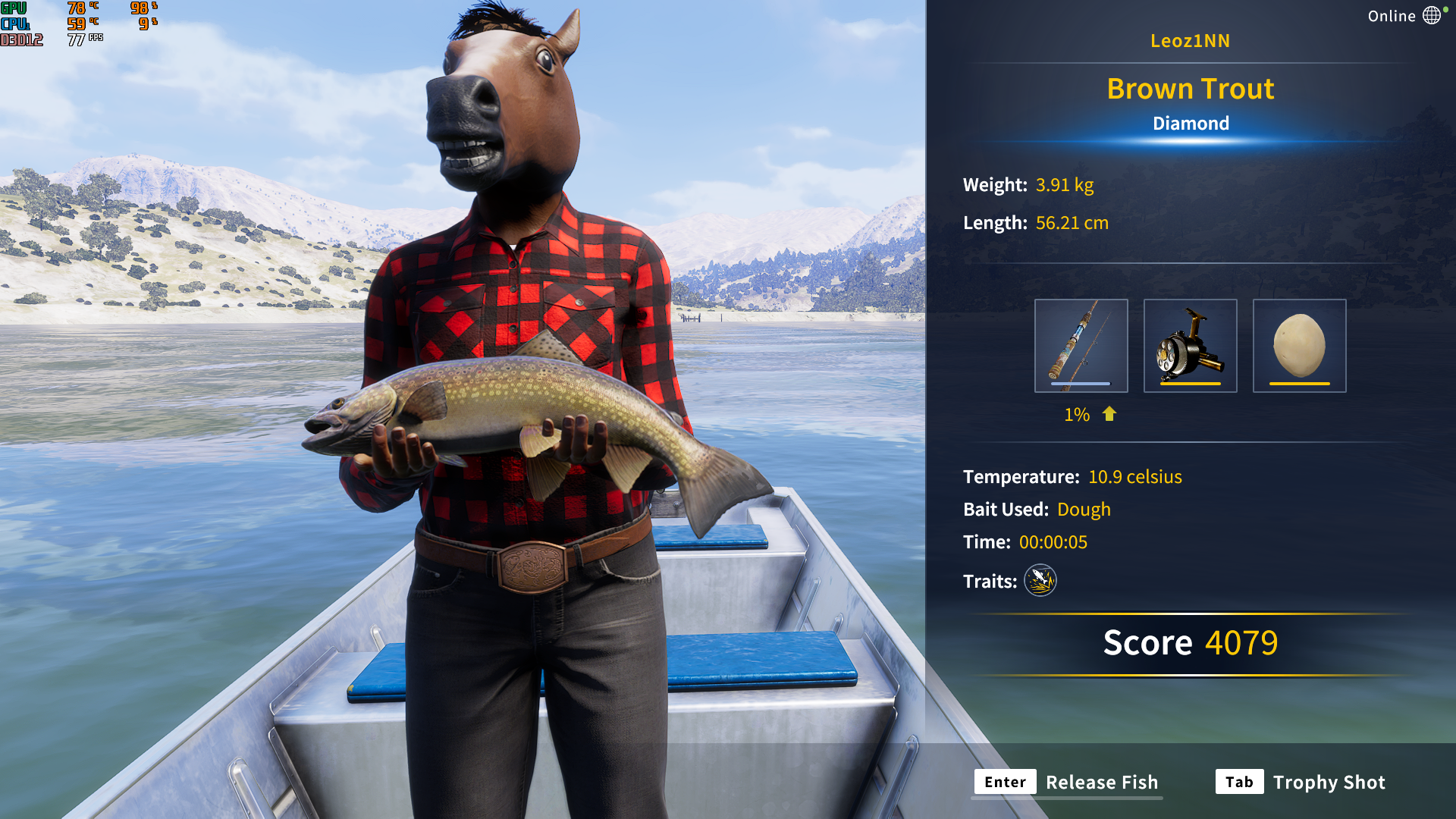
Task: Click the rod experience upgrade arrow
Action: (1108, 415)
